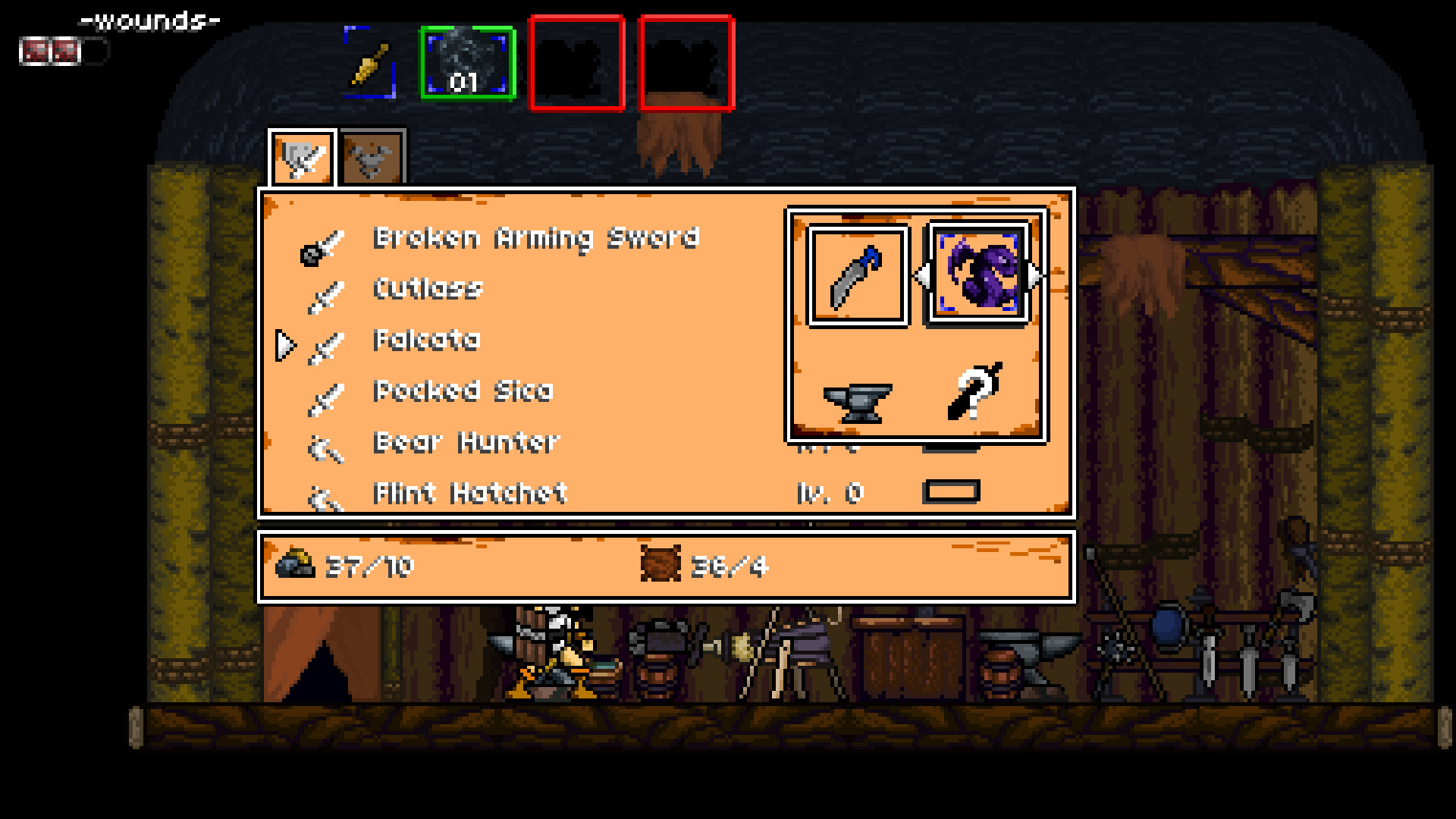Click the stone stack hotbar slot marked 01
The width and height of the screenshot is (1456, 819).
pyautogui.click(x=466, y=64)
